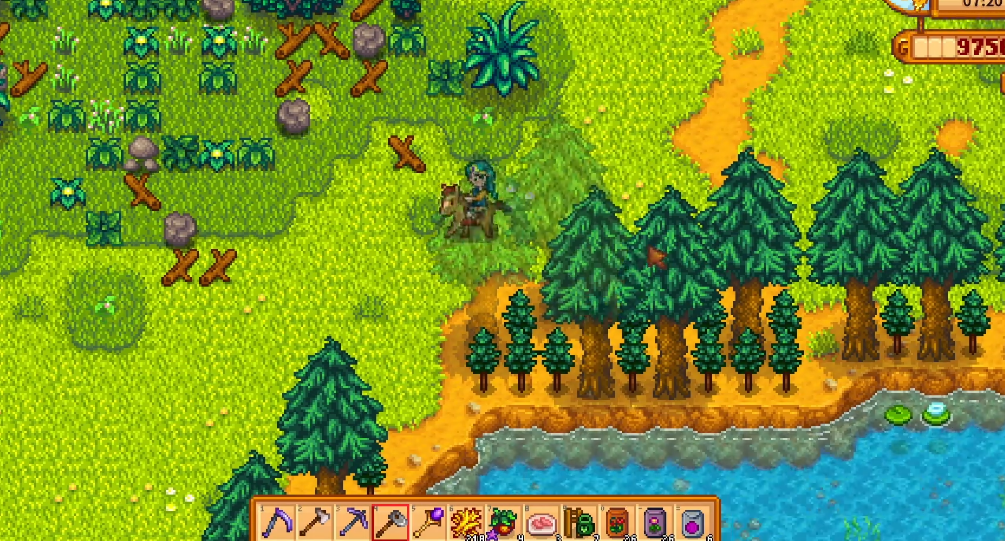Pick the purple jelly jar slot
The image size is (1005, 541).
[693, 521]
